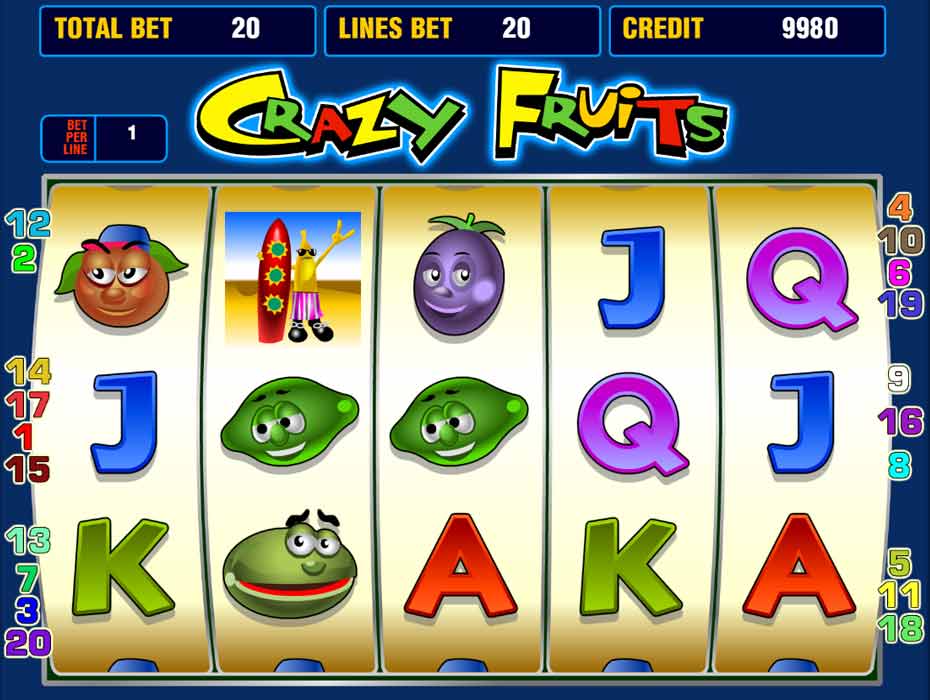Show the yellow payline 11 marker
This screenshot has height=700, width=930.
(x=900, y=595)
